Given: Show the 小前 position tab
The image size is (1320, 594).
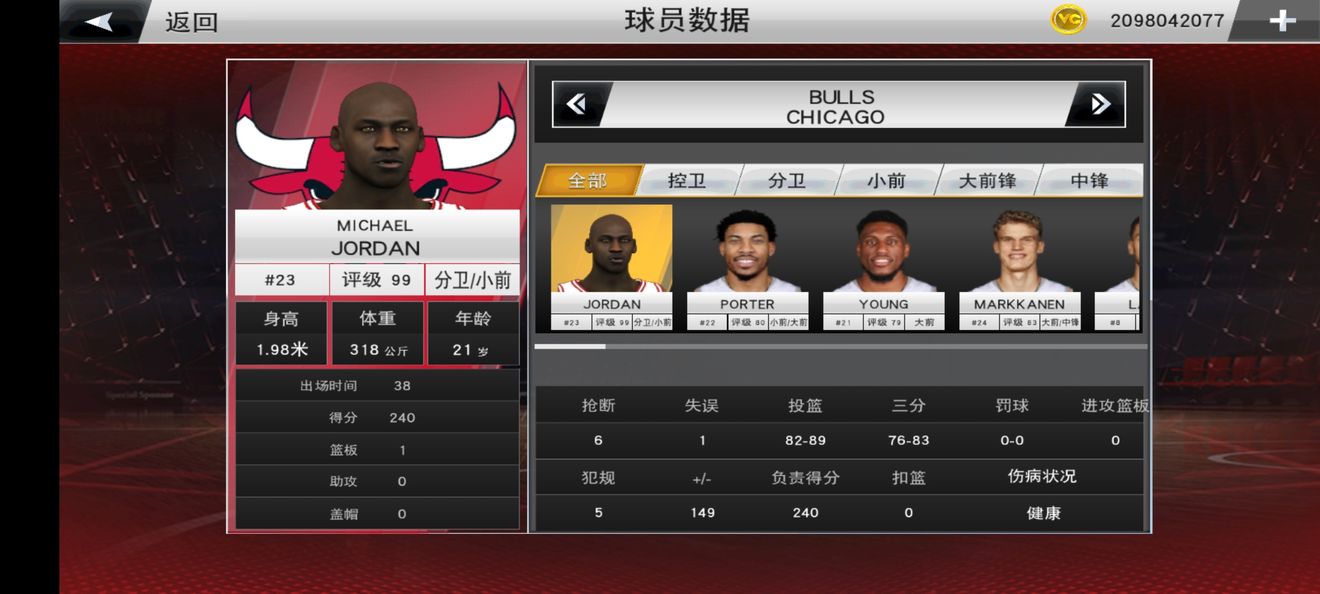Looking at the screenshot, I should (886, 181).
